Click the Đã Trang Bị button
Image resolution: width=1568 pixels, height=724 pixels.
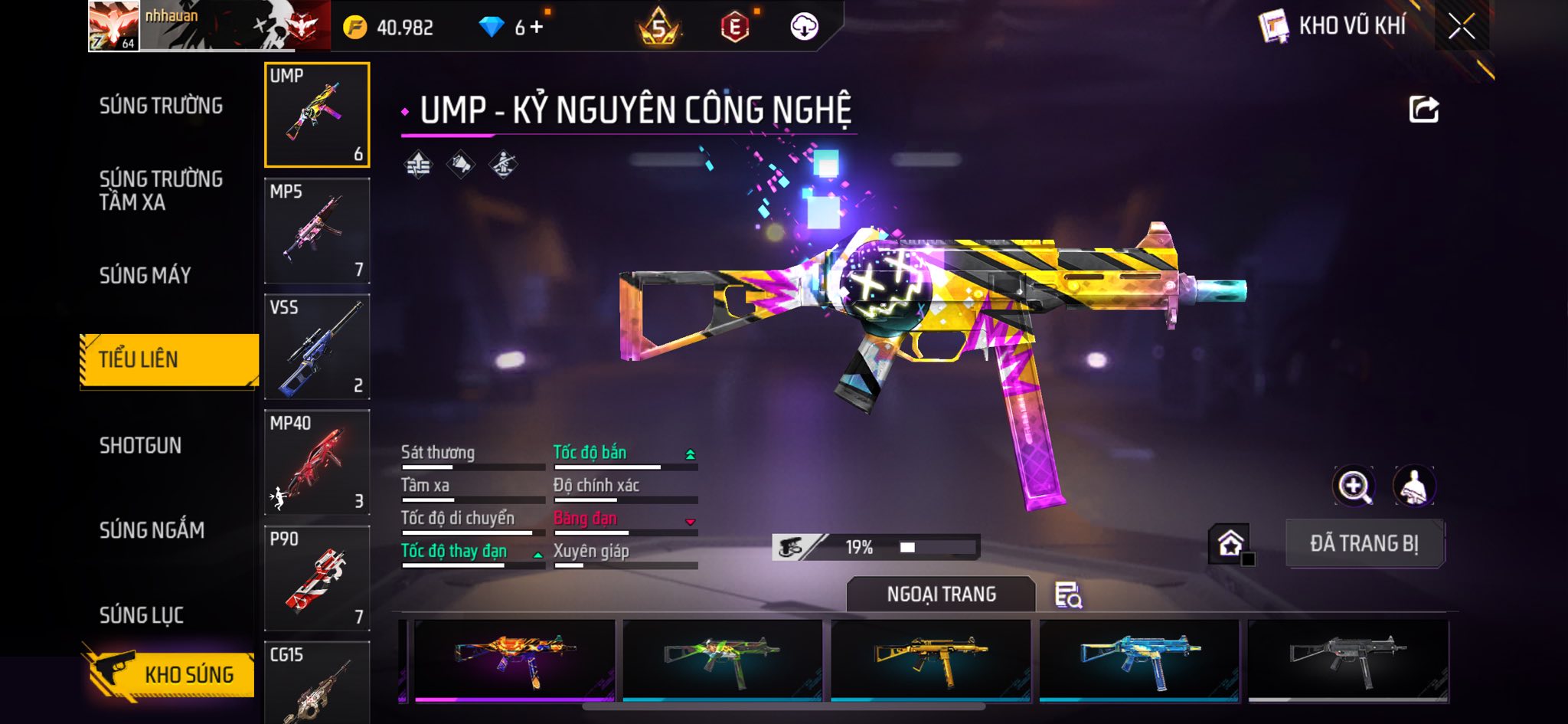click(x=1364, y=543)
